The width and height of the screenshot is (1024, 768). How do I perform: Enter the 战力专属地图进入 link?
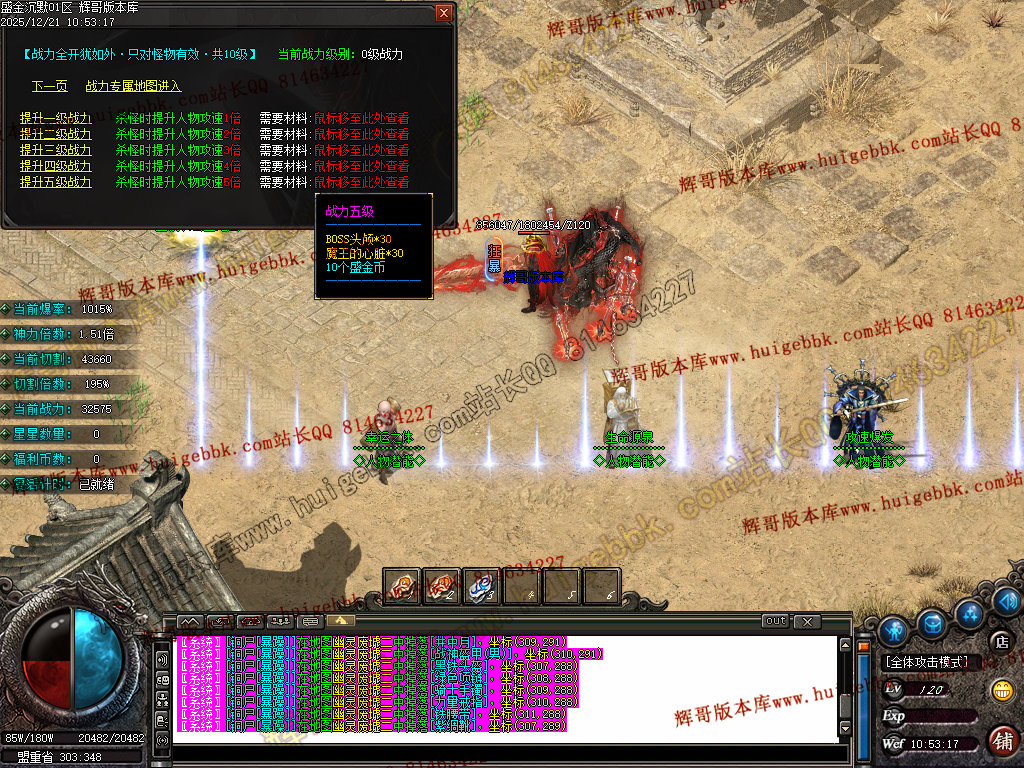click(x=133, y=86)
